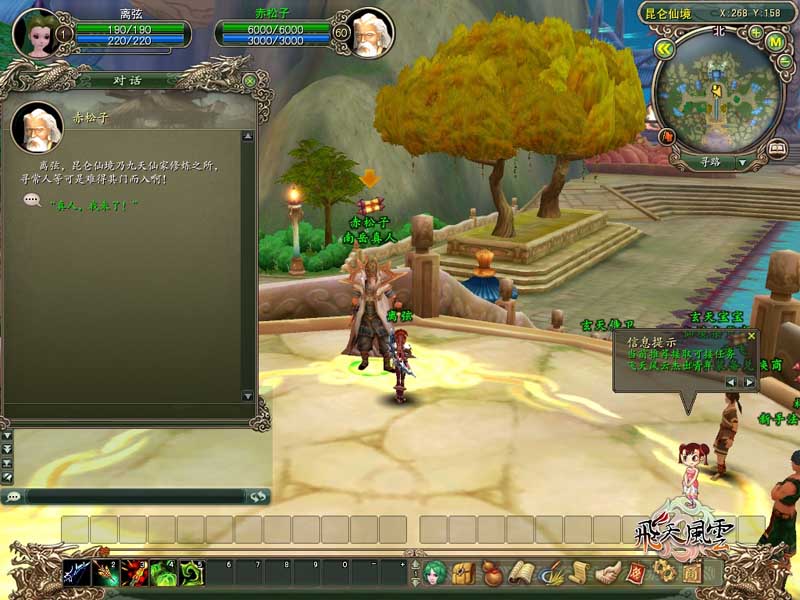Screen dimensions: 800x600
Task: Close the 对话 dialogue window
Action: pos(249,80)
